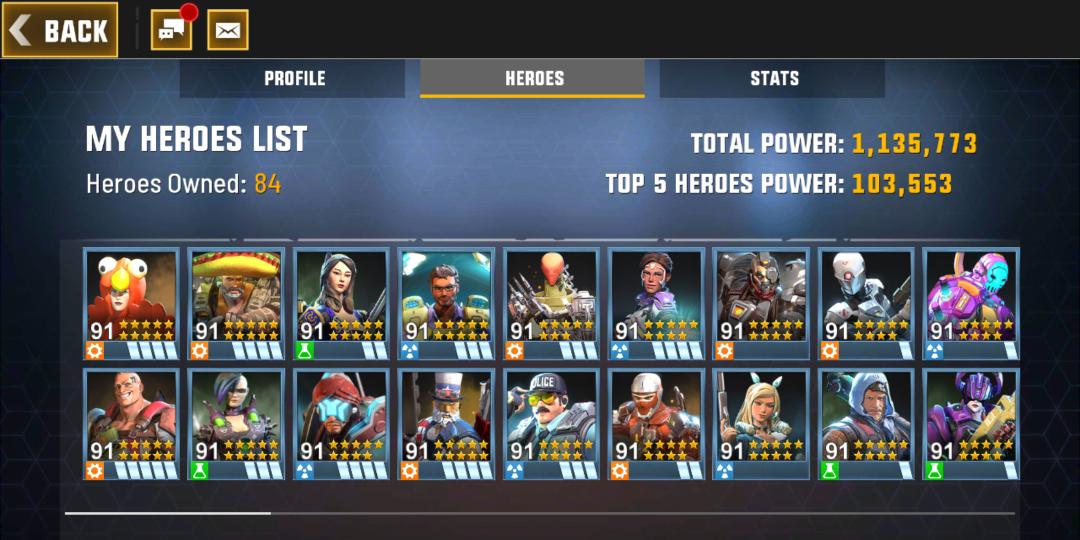Viewport: 1080px width, 540px height.
Task: Select the HEROES tab
Action: (533, 78)
